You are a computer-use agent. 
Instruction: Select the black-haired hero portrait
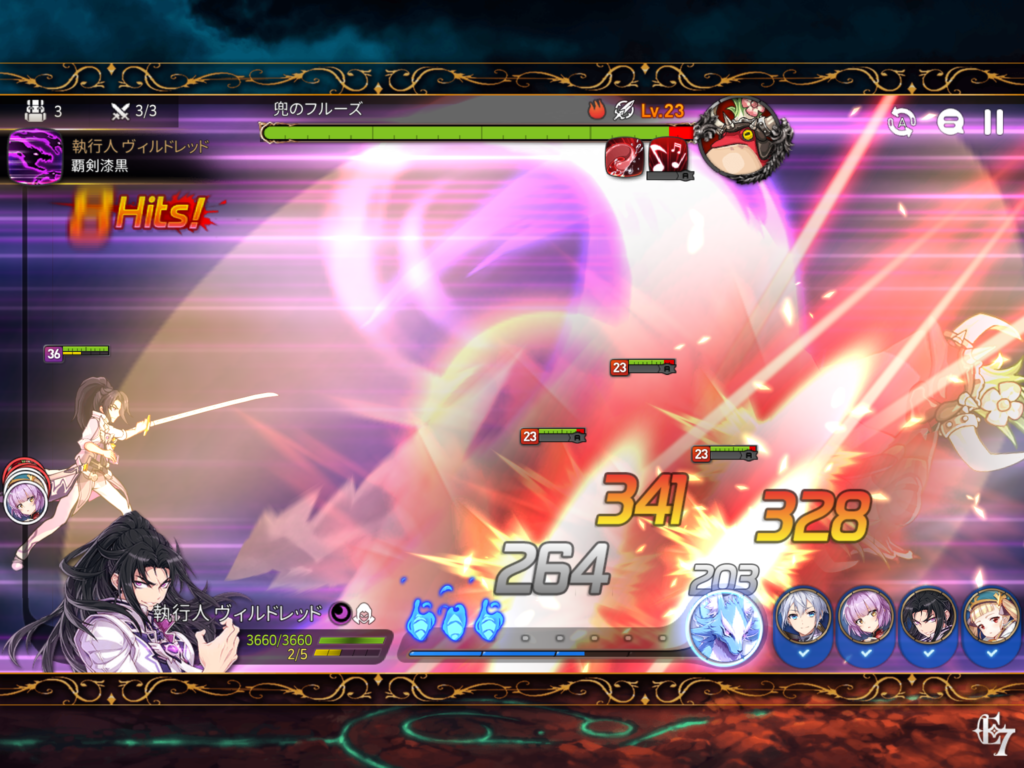pos(929,621)
